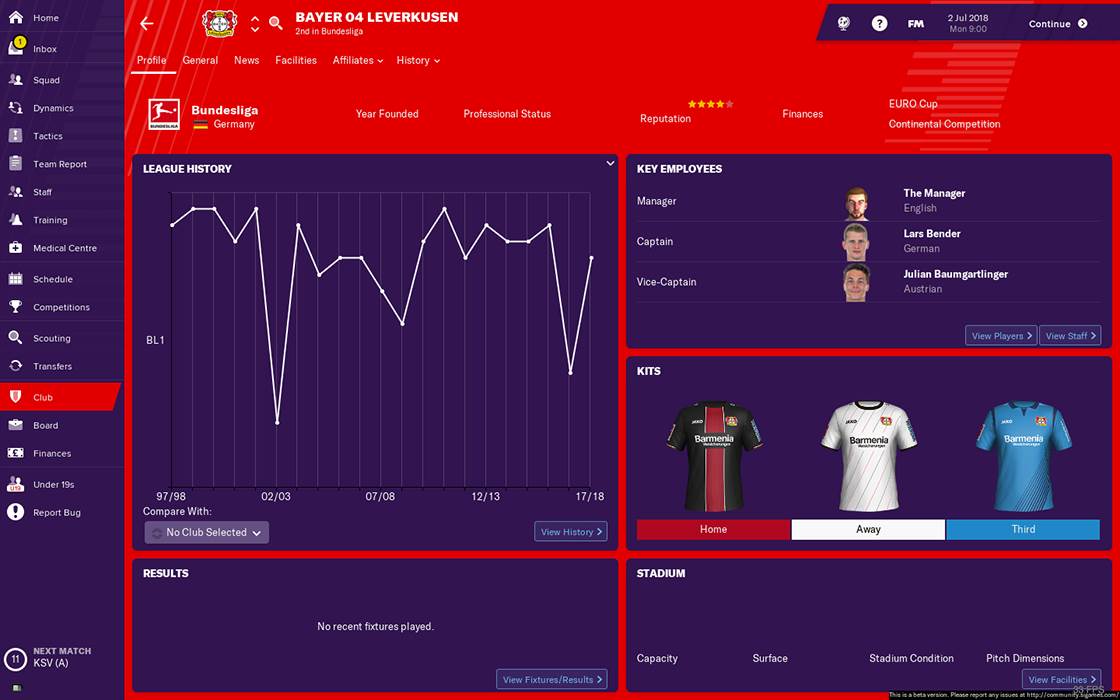Open the search magnifier icon

pyautogui.click(x=276, y=23)
